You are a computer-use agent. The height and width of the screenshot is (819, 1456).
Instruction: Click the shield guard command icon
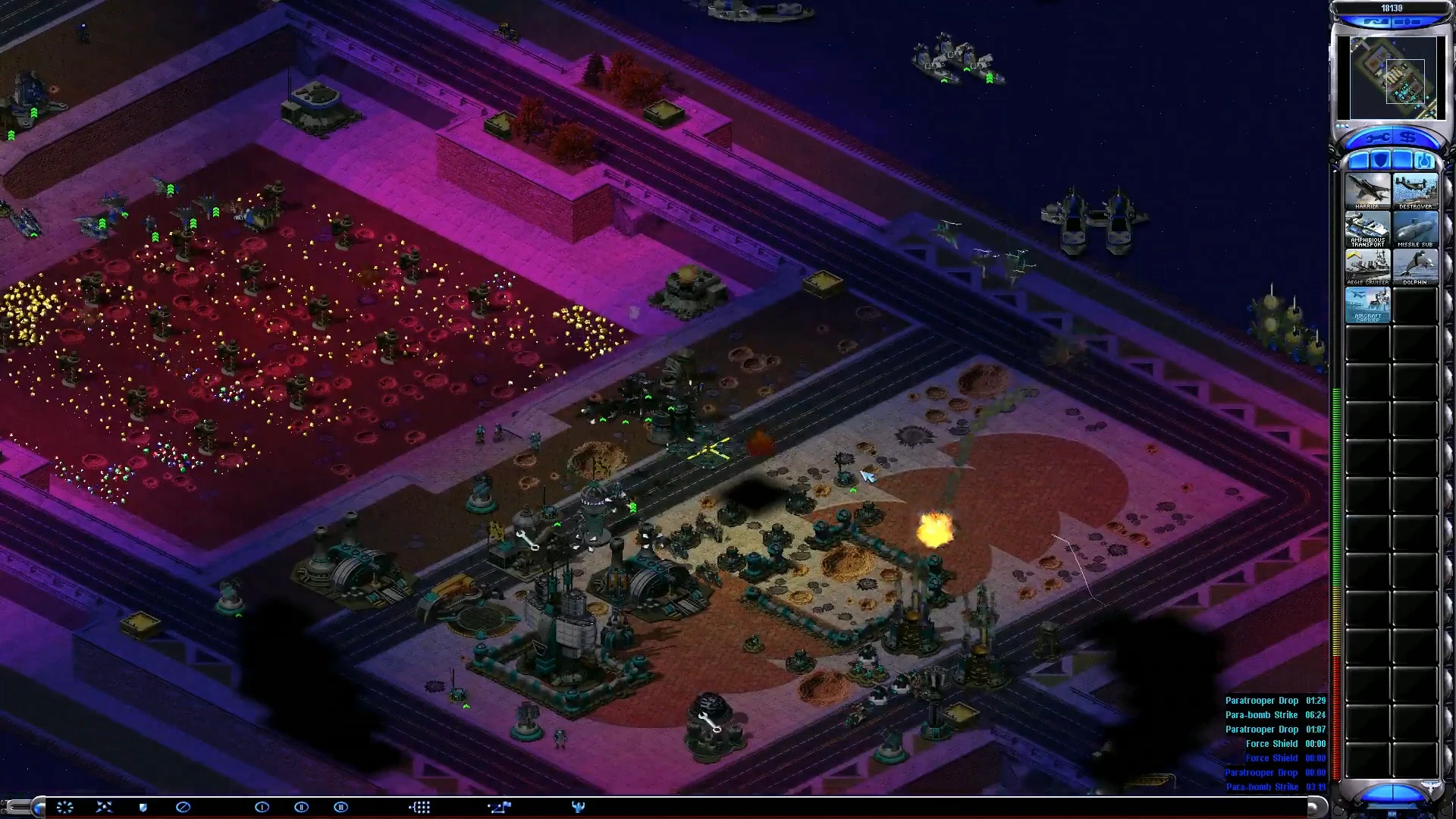point(143,807)
